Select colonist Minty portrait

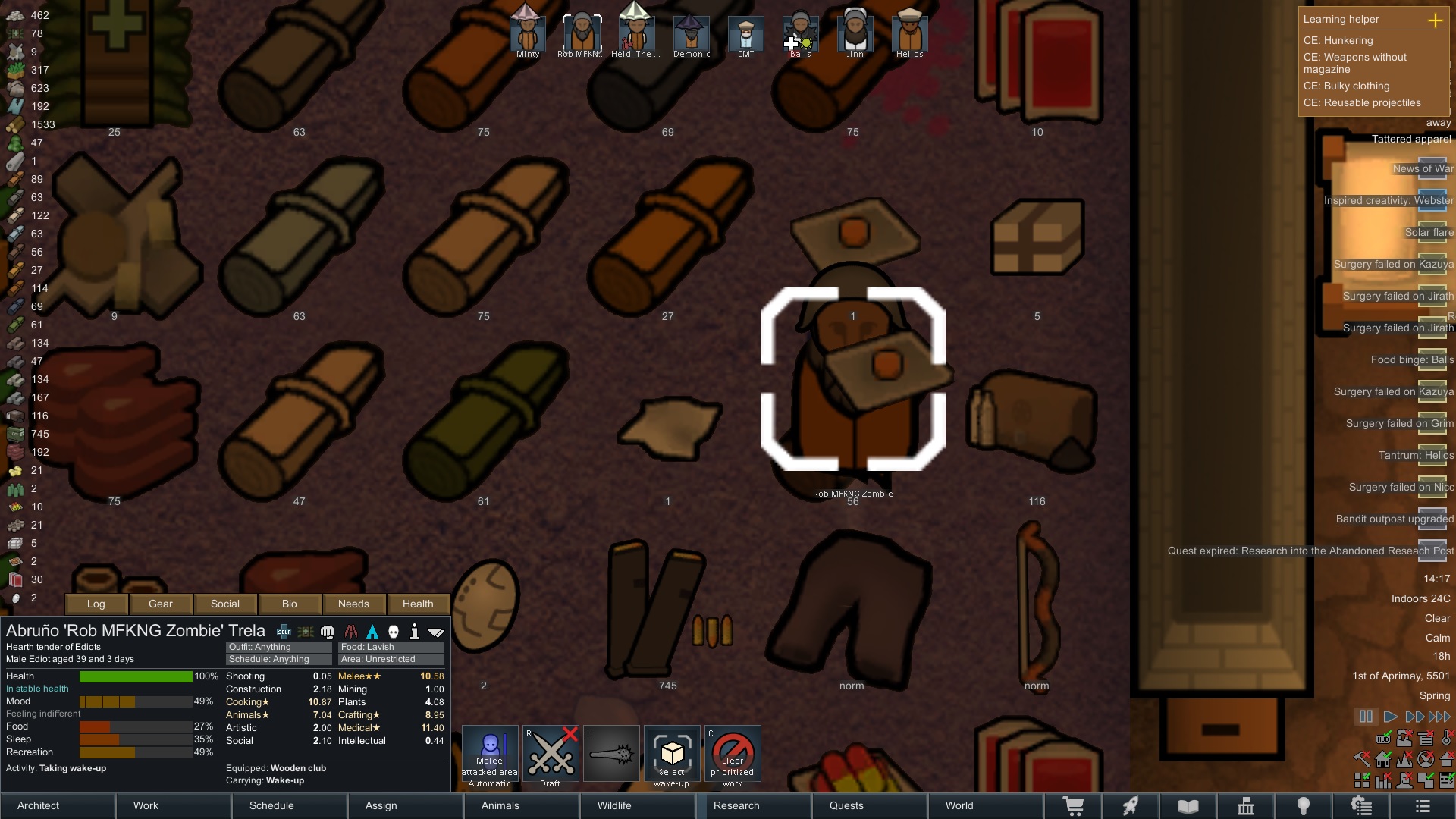(527, 32)
